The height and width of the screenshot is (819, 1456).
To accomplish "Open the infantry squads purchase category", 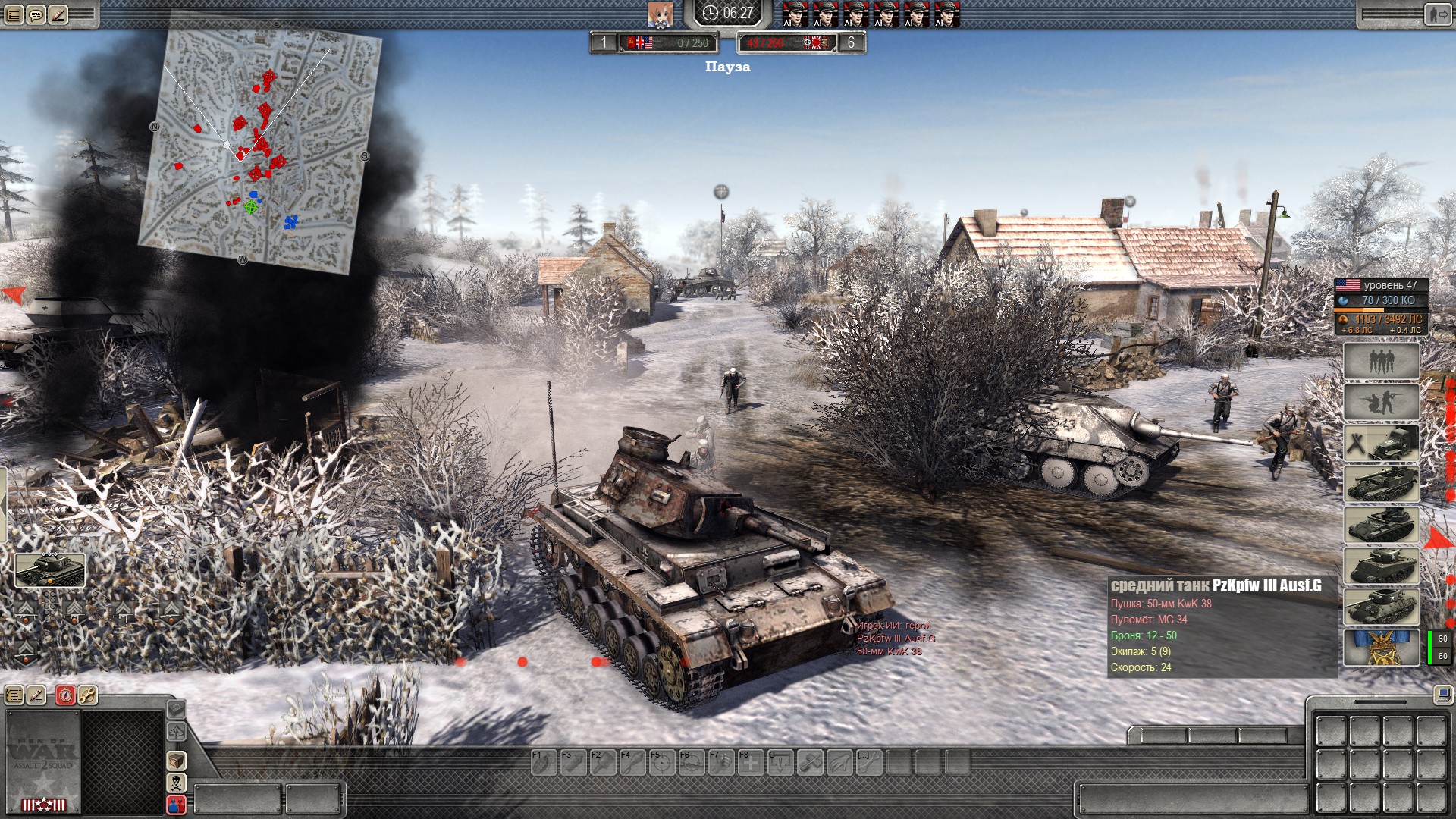I will click(1381, 361).
